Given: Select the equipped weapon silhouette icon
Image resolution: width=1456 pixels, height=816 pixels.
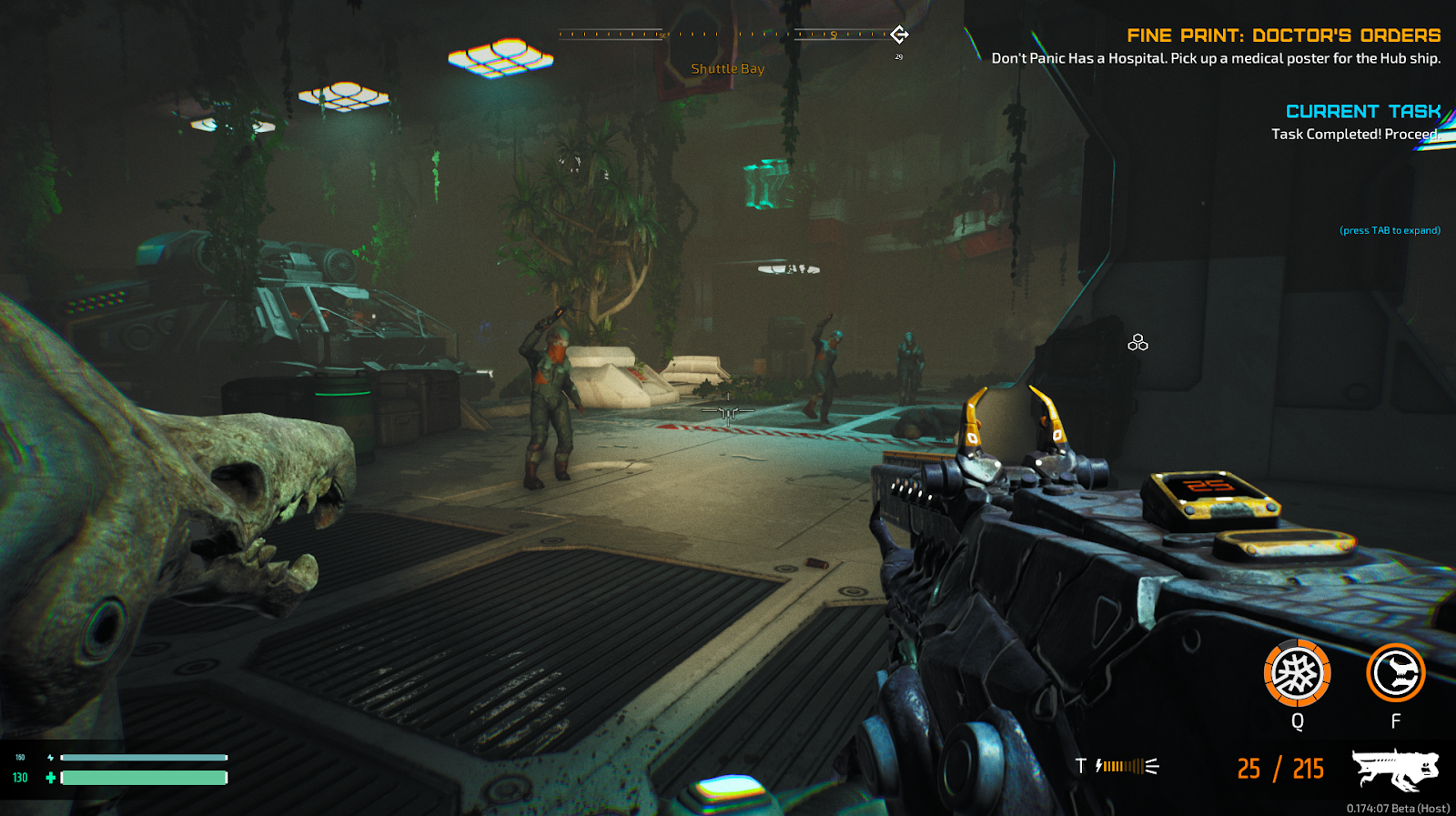Looking at the screenshot, I should pyautogui.click(x=1394, y=770).
